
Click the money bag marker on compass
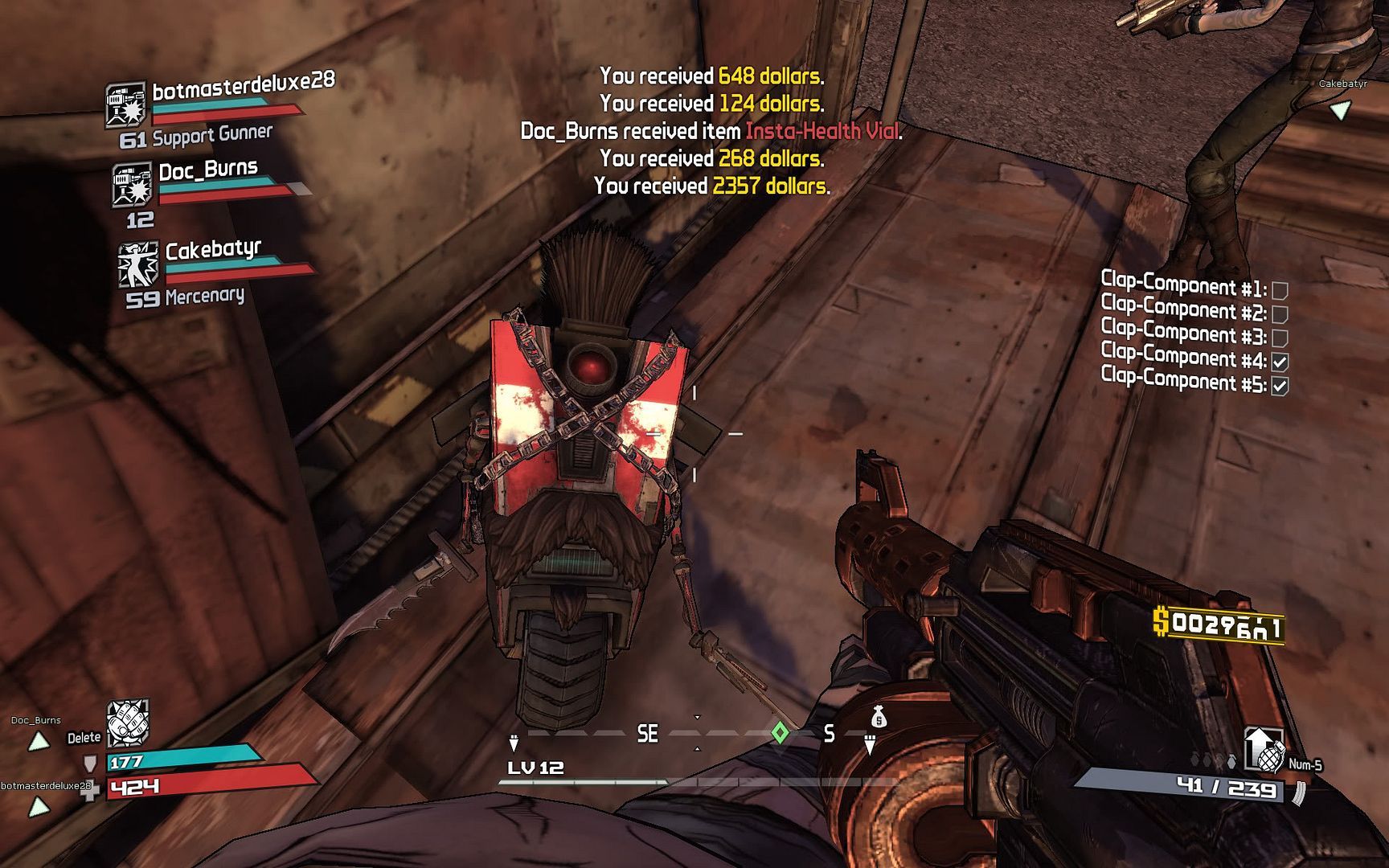(x=879, y=716)
